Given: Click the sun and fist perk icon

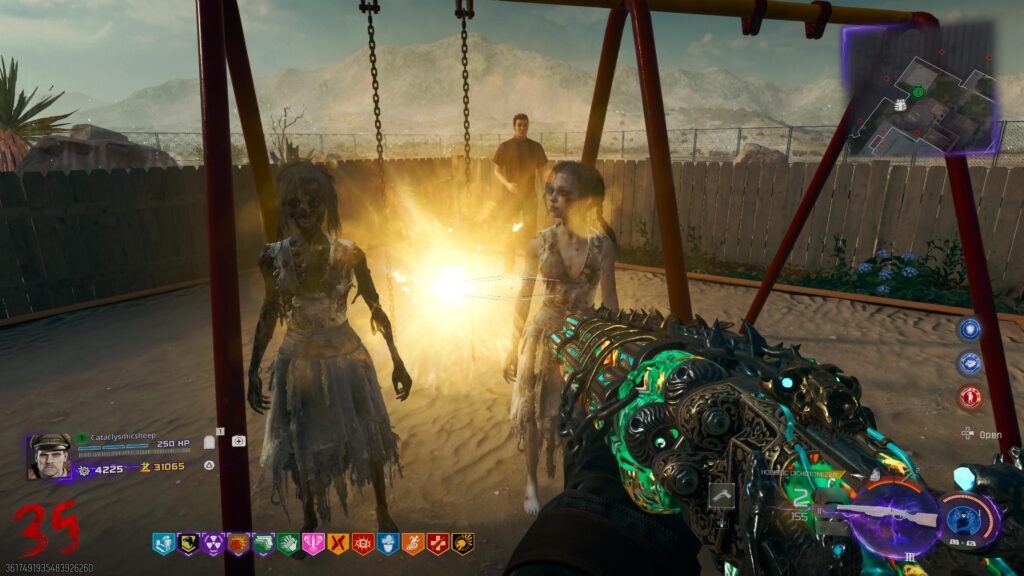Looking at the screenshot, I should tap(238, 544).
